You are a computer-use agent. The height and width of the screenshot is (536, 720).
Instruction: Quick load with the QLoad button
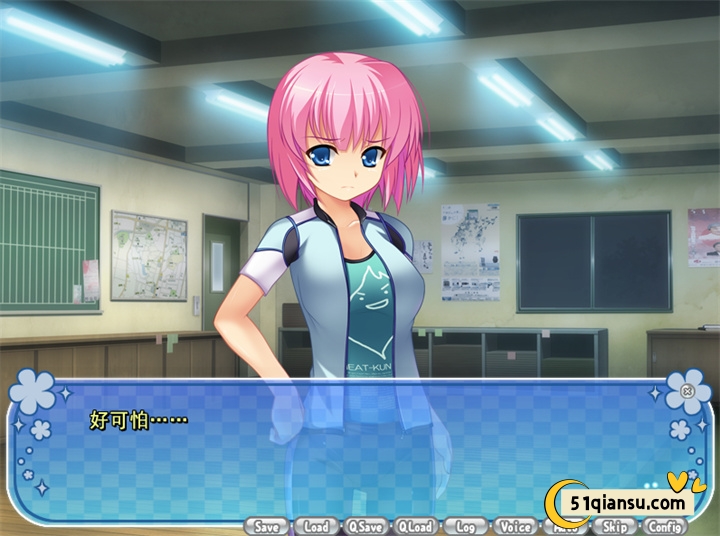coord(415,527)
